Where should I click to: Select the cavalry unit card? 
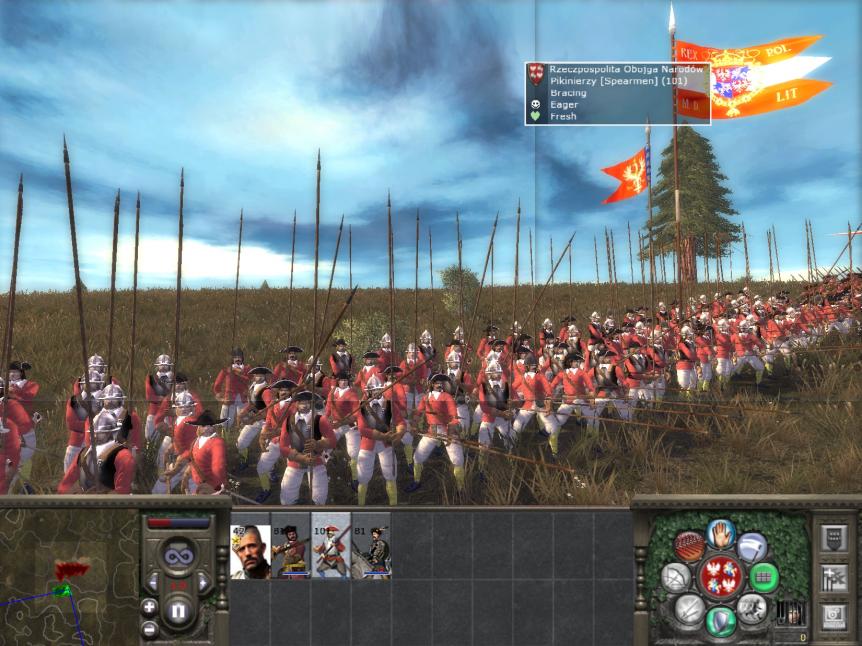point(371,553)
